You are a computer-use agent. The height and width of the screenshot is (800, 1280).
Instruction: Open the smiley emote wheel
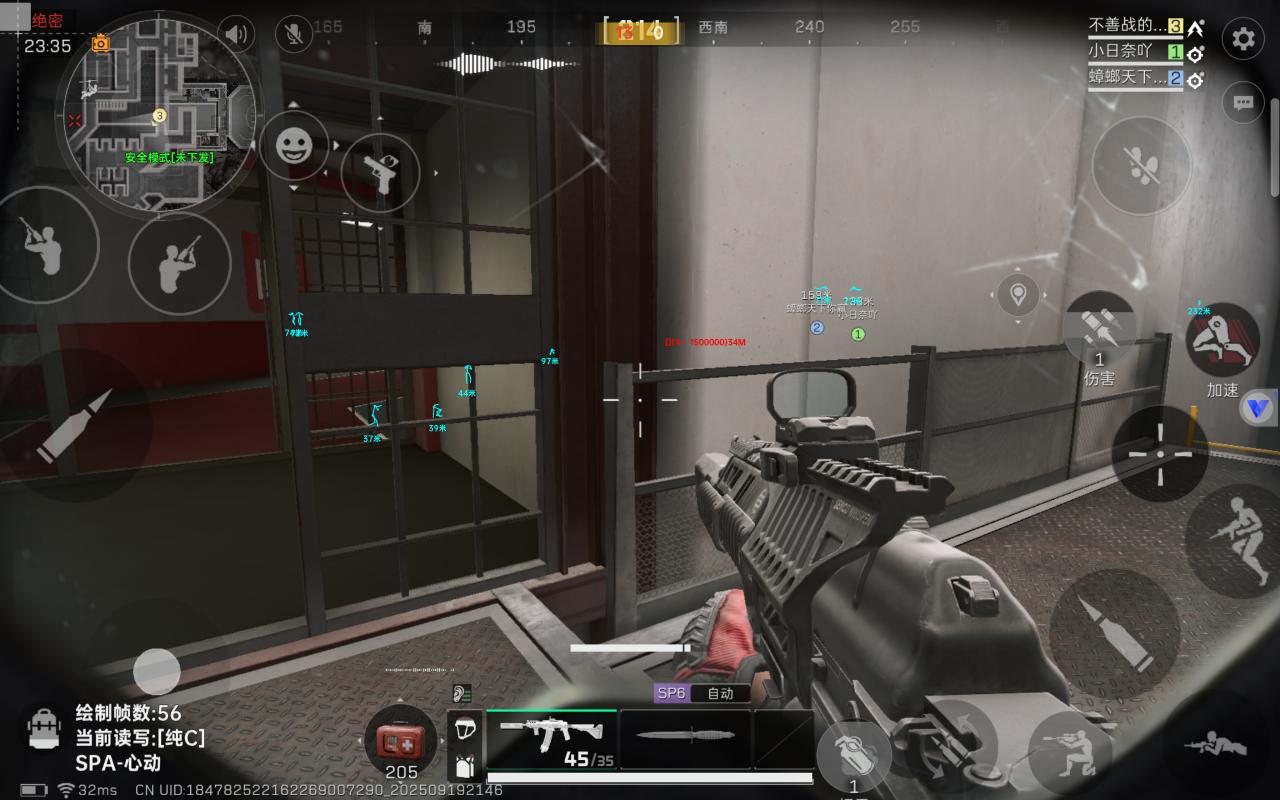[294, 147]
